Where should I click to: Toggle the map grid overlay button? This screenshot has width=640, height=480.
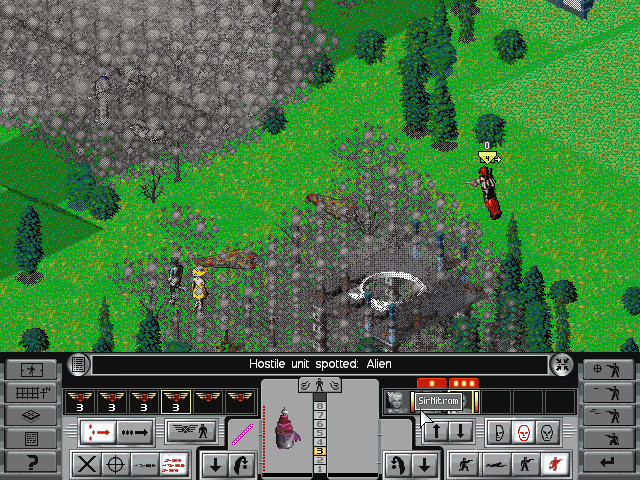pos(30,392)
